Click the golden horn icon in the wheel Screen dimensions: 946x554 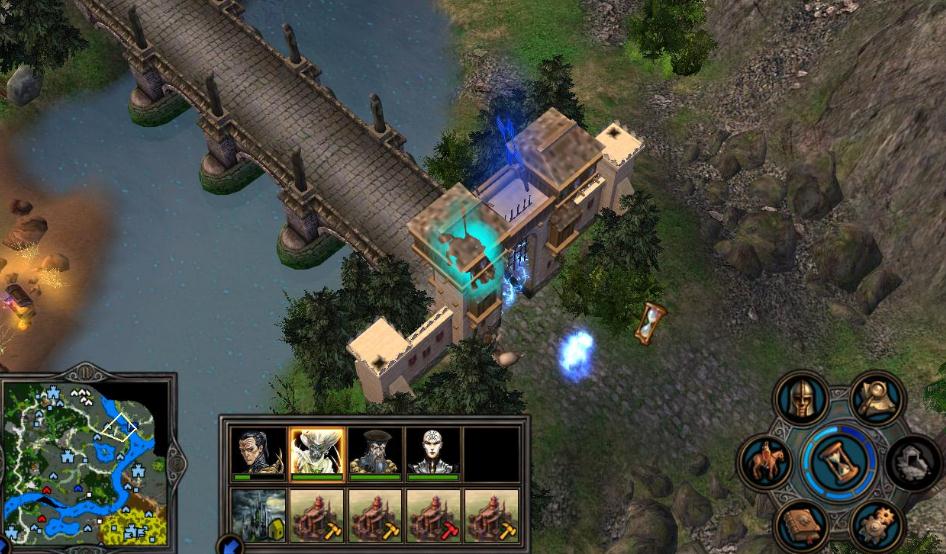[x=877, y=400]
